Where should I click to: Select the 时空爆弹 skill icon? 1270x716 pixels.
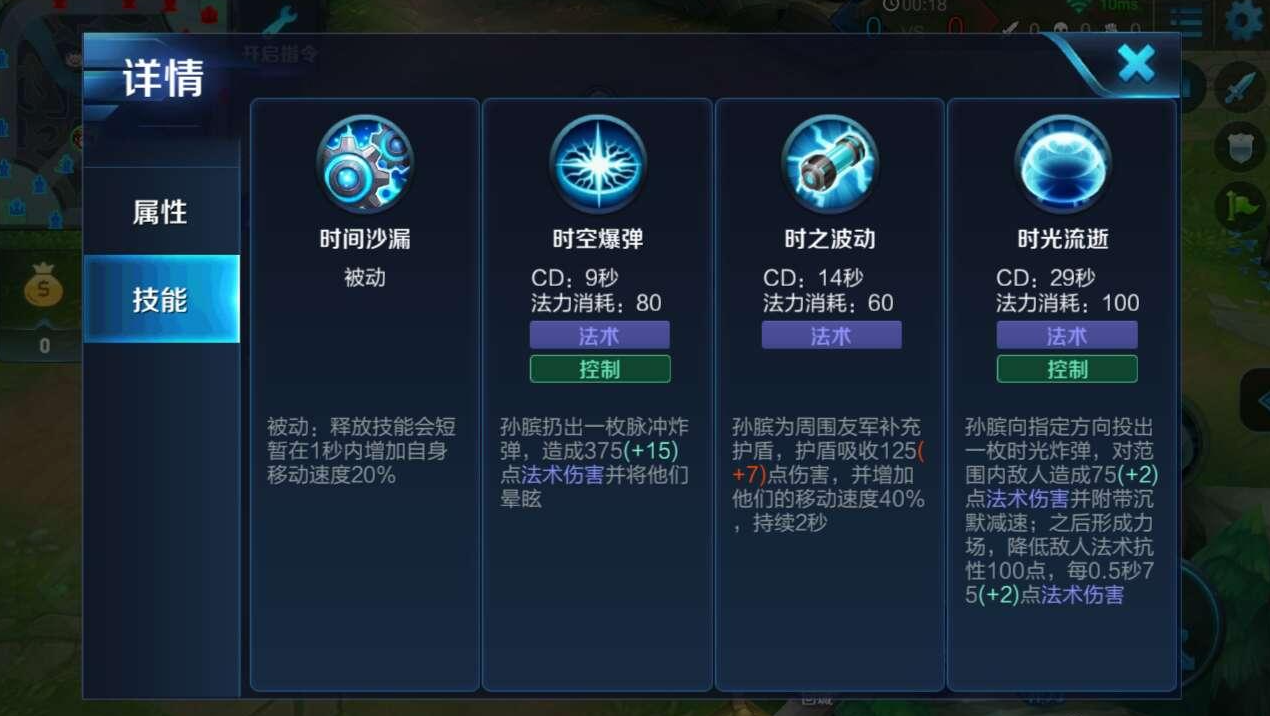click(598, 163)
